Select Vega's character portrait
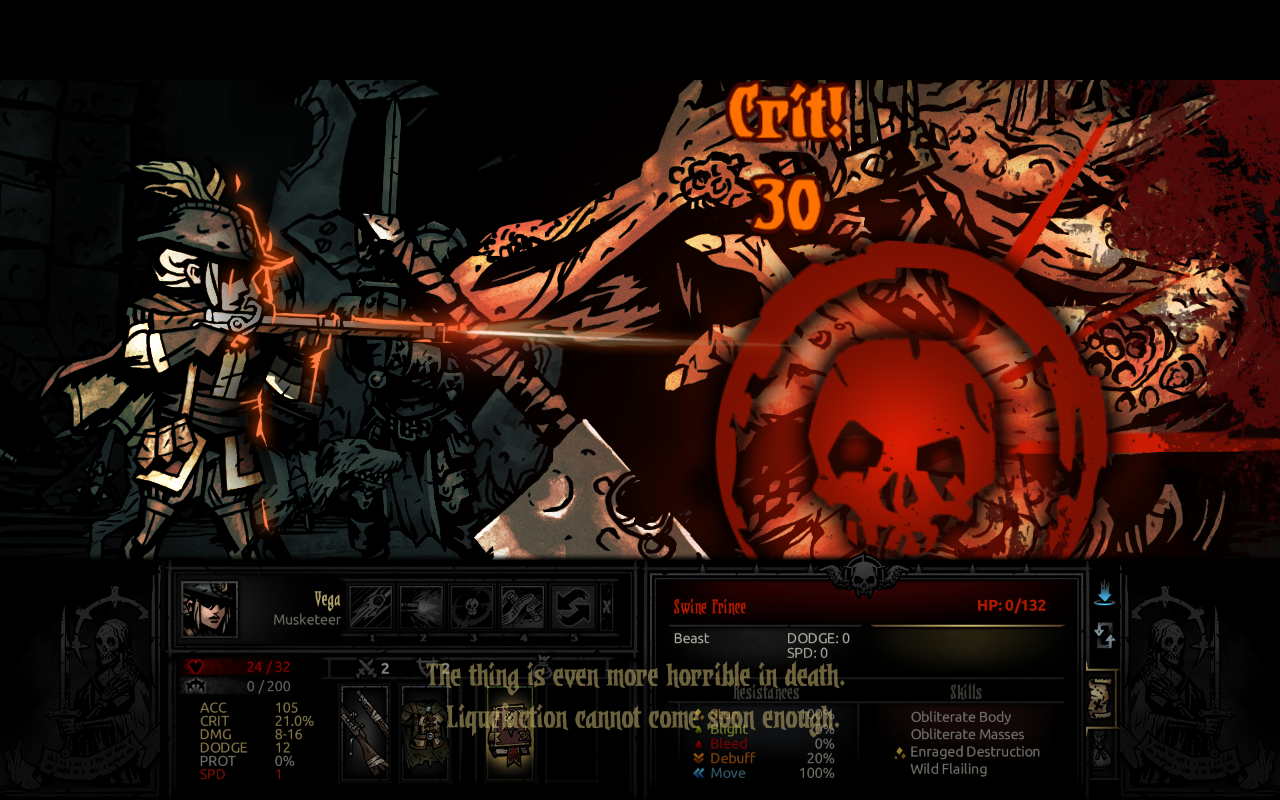The image size is (1280, 800). 210,609
